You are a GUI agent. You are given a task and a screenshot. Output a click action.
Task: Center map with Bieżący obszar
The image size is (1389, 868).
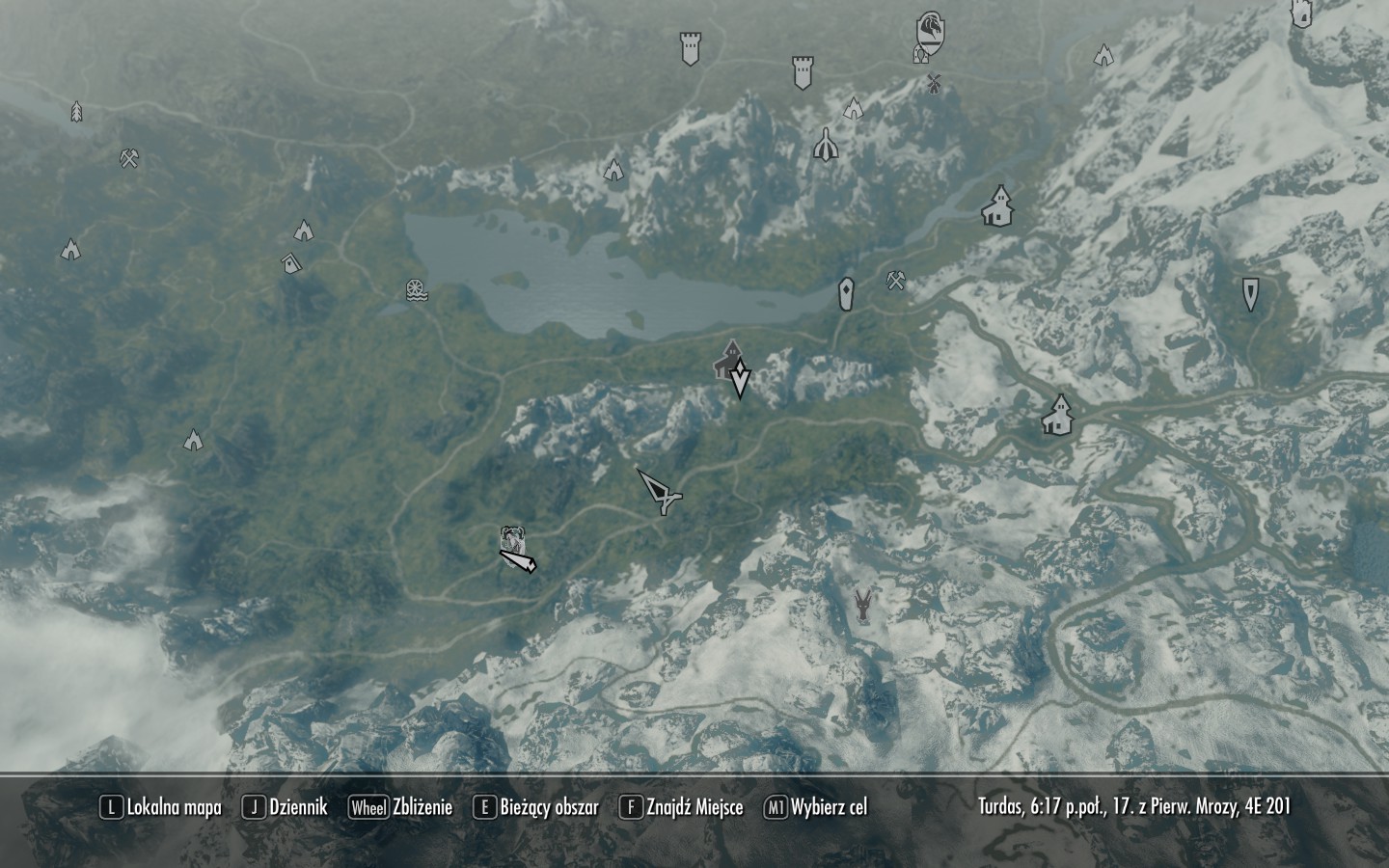(536, 807)
